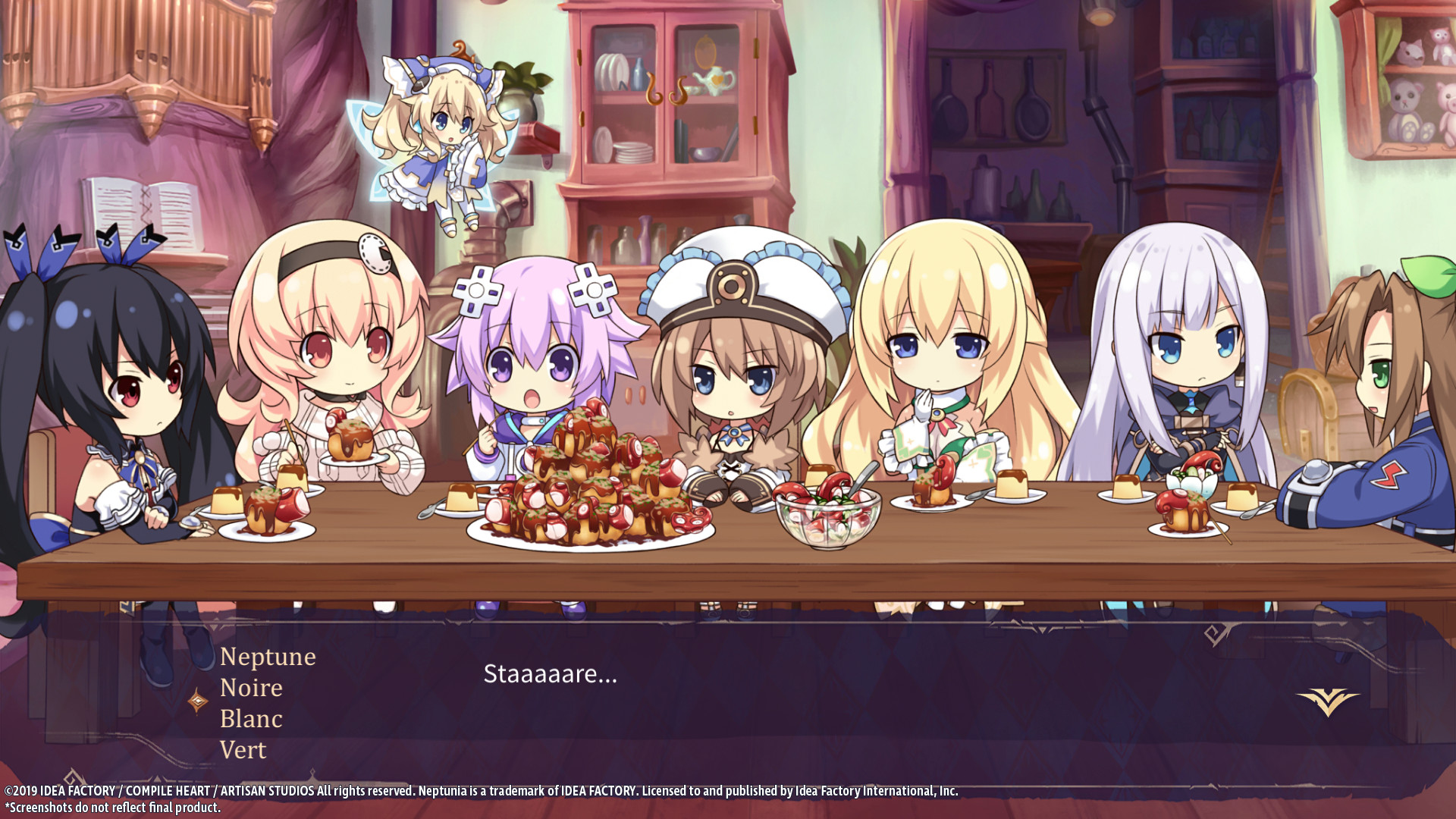Select "Vert" in the speaker name list
1456x819 pixels.
[x=243, y=749]
